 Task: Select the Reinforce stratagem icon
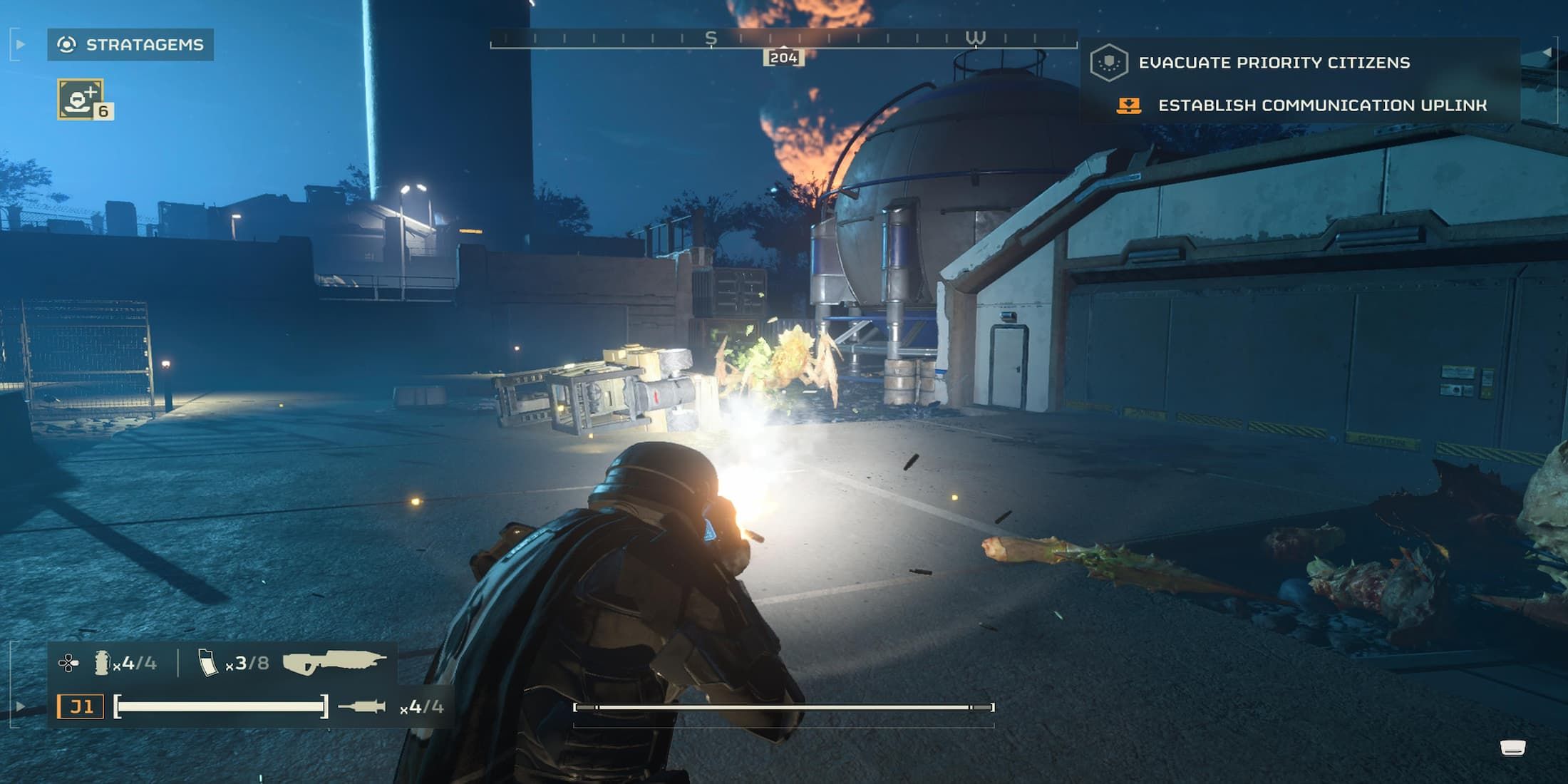point(81,99)
